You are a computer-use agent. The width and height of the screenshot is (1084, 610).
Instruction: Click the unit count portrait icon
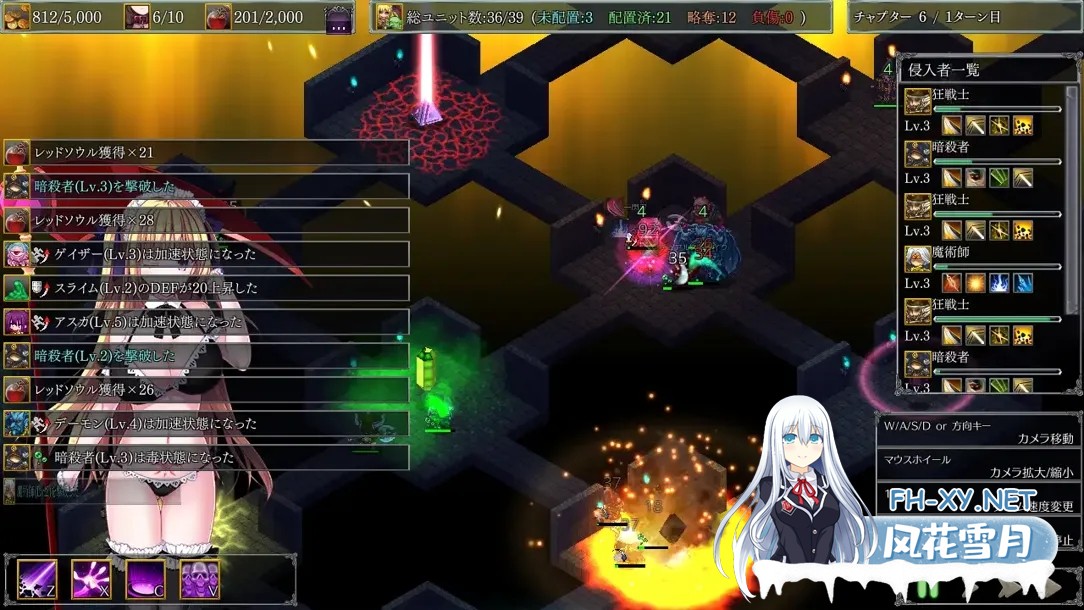click(x=388, y=17)
